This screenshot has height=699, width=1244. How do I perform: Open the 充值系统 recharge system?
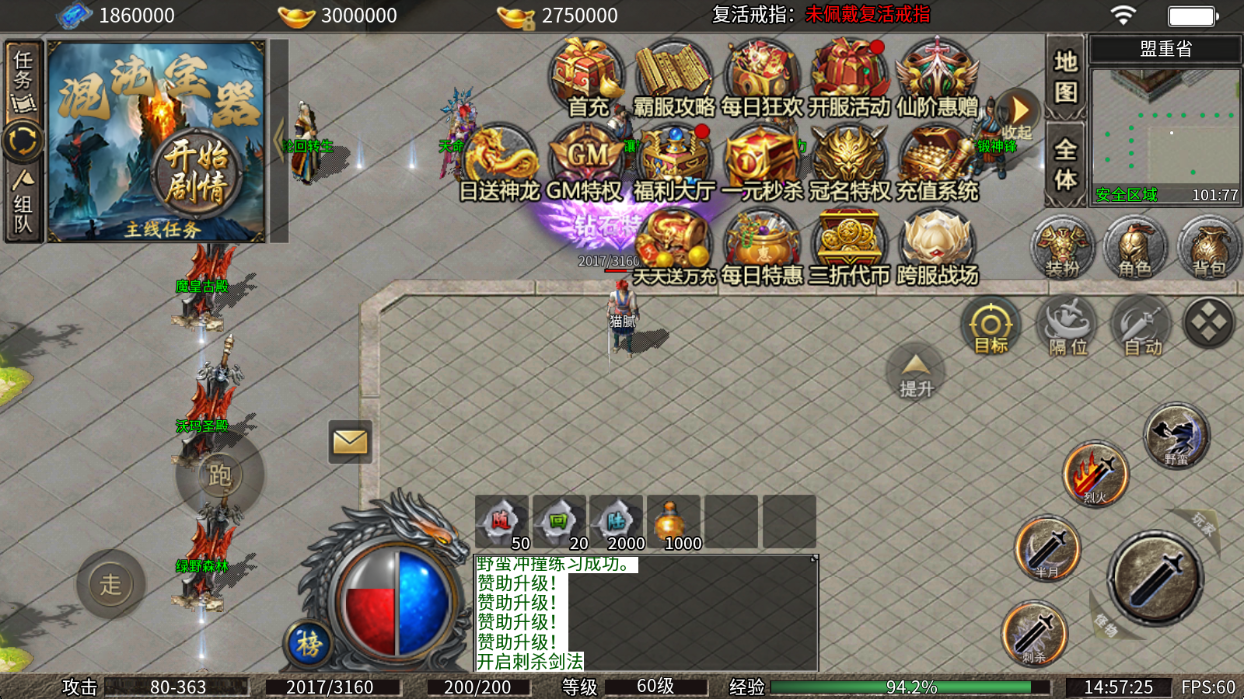coord(936,160)
